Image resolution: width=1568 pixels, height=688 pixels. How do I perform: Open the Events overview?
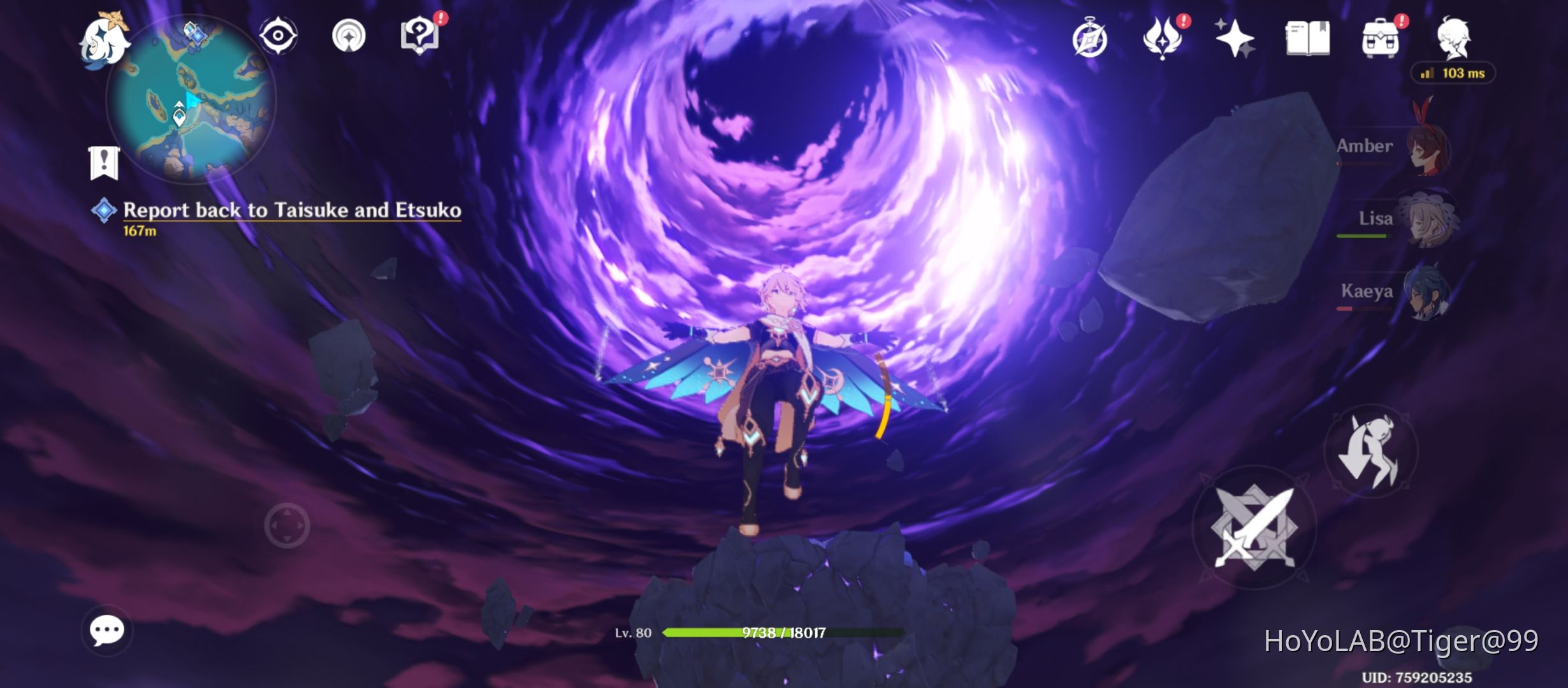pos(1091,38)
